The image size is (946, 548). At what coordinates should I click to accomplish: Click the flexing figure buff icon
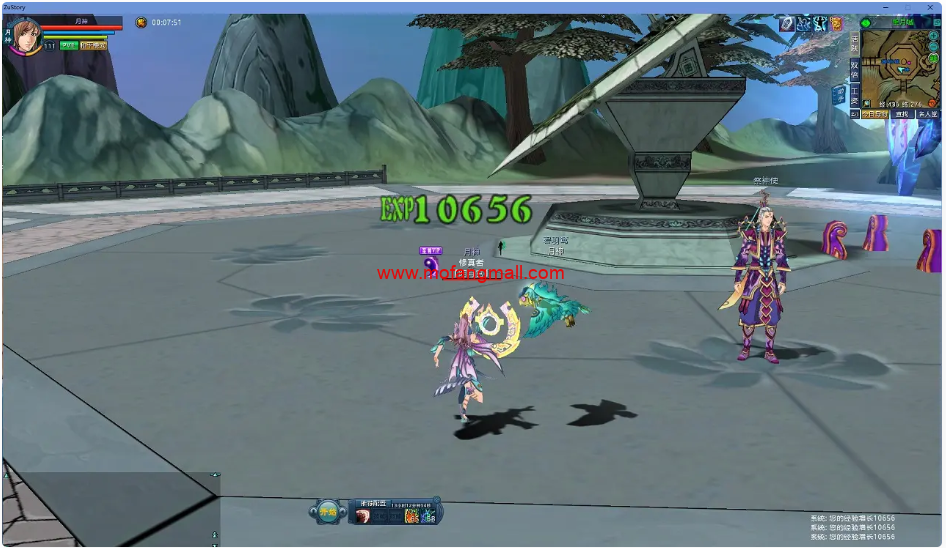(820, 23)
